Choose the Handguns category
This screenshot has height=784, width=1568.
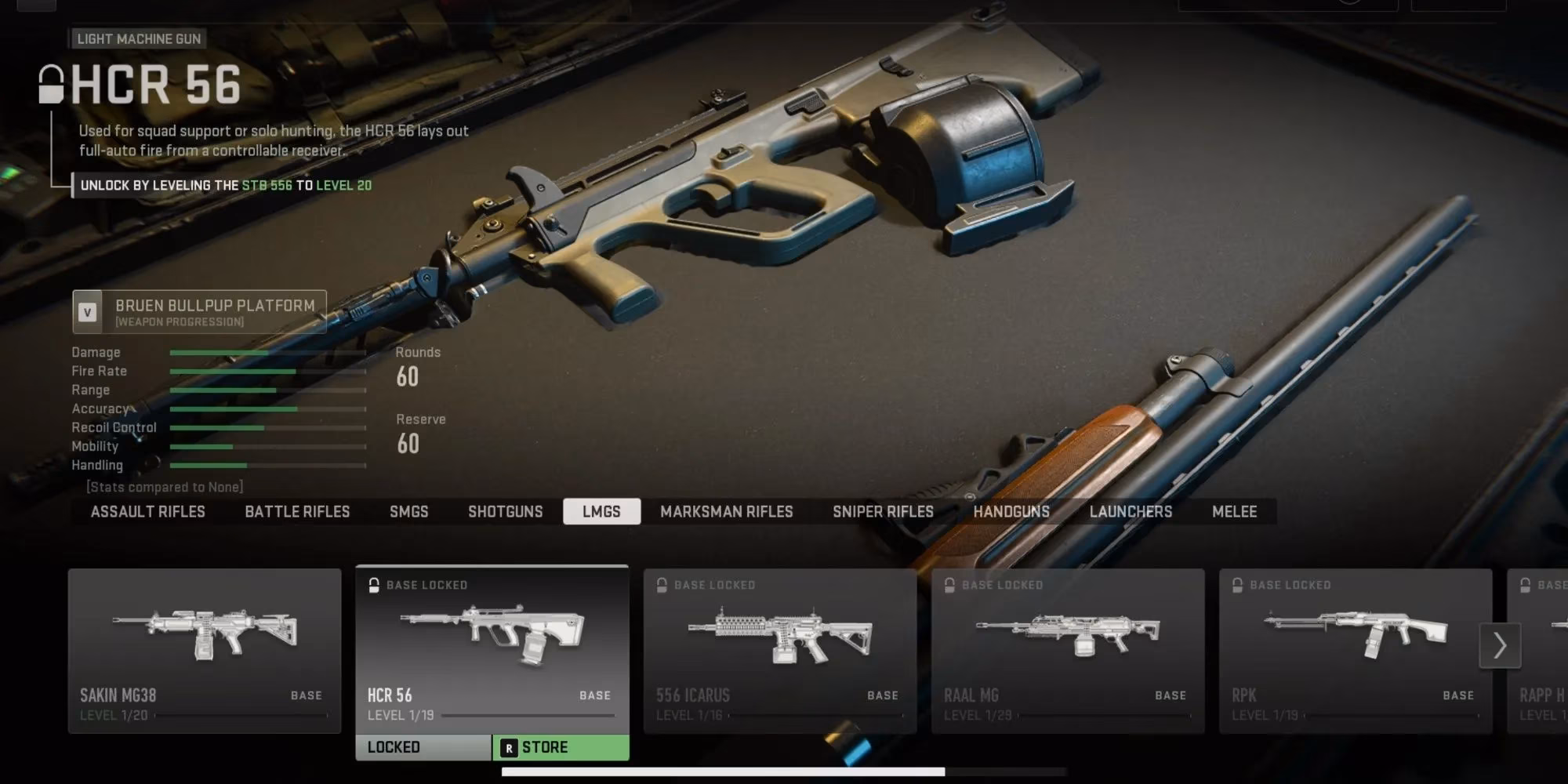[x=1011, y=512]
